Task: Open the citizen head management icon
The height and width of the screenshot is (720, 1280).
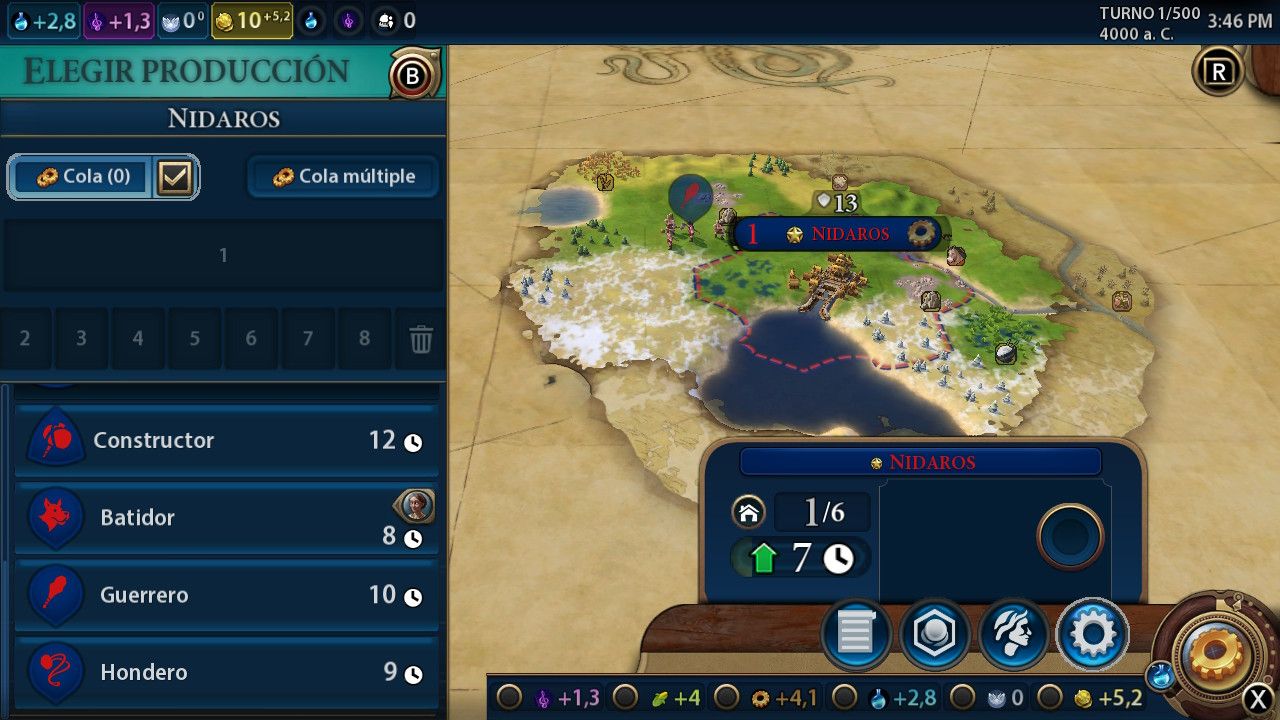Action: [x=1013, y=633]
